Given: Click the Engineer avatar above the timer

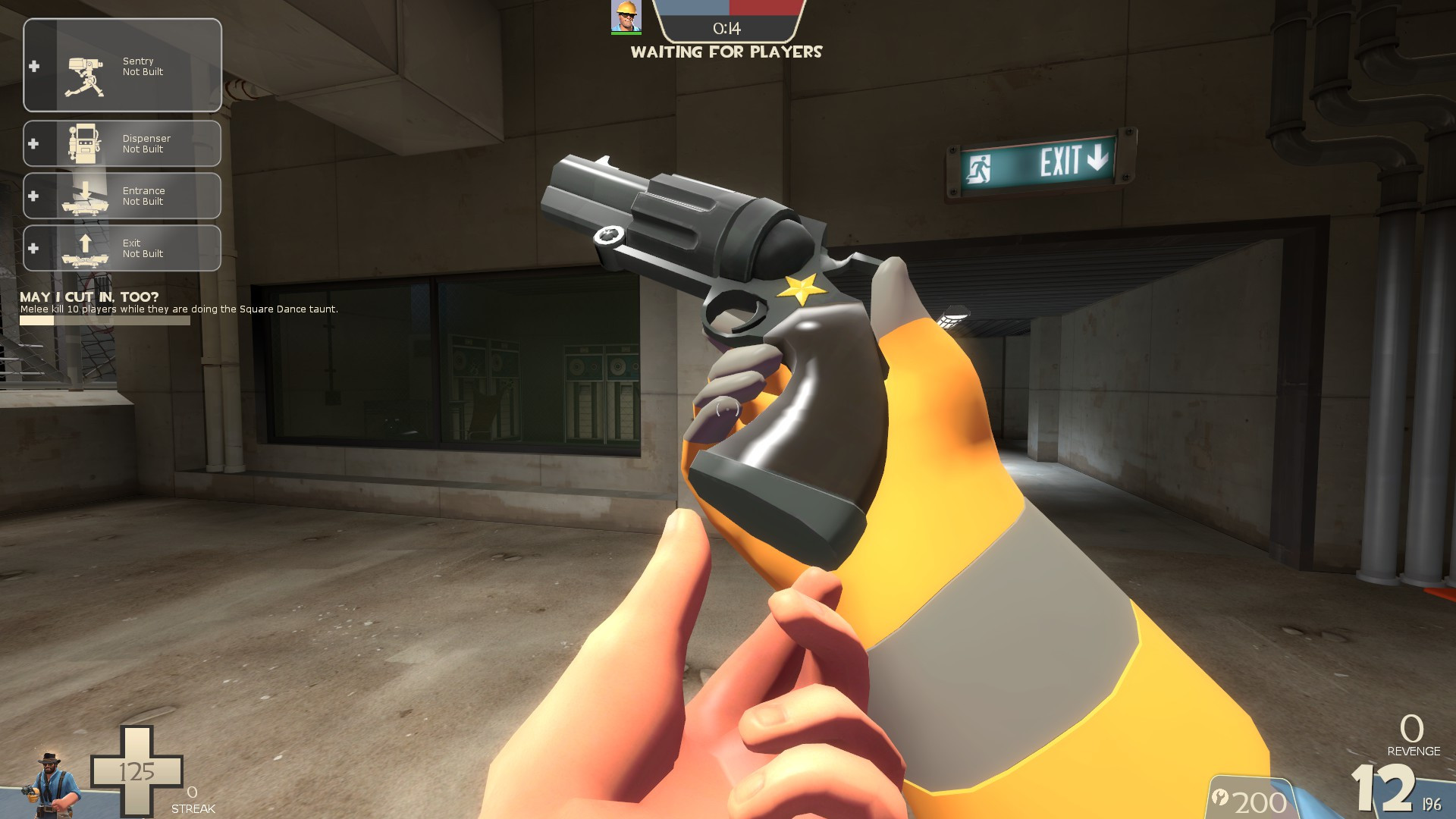Looking at the screenshot, I should pos(625,18).
